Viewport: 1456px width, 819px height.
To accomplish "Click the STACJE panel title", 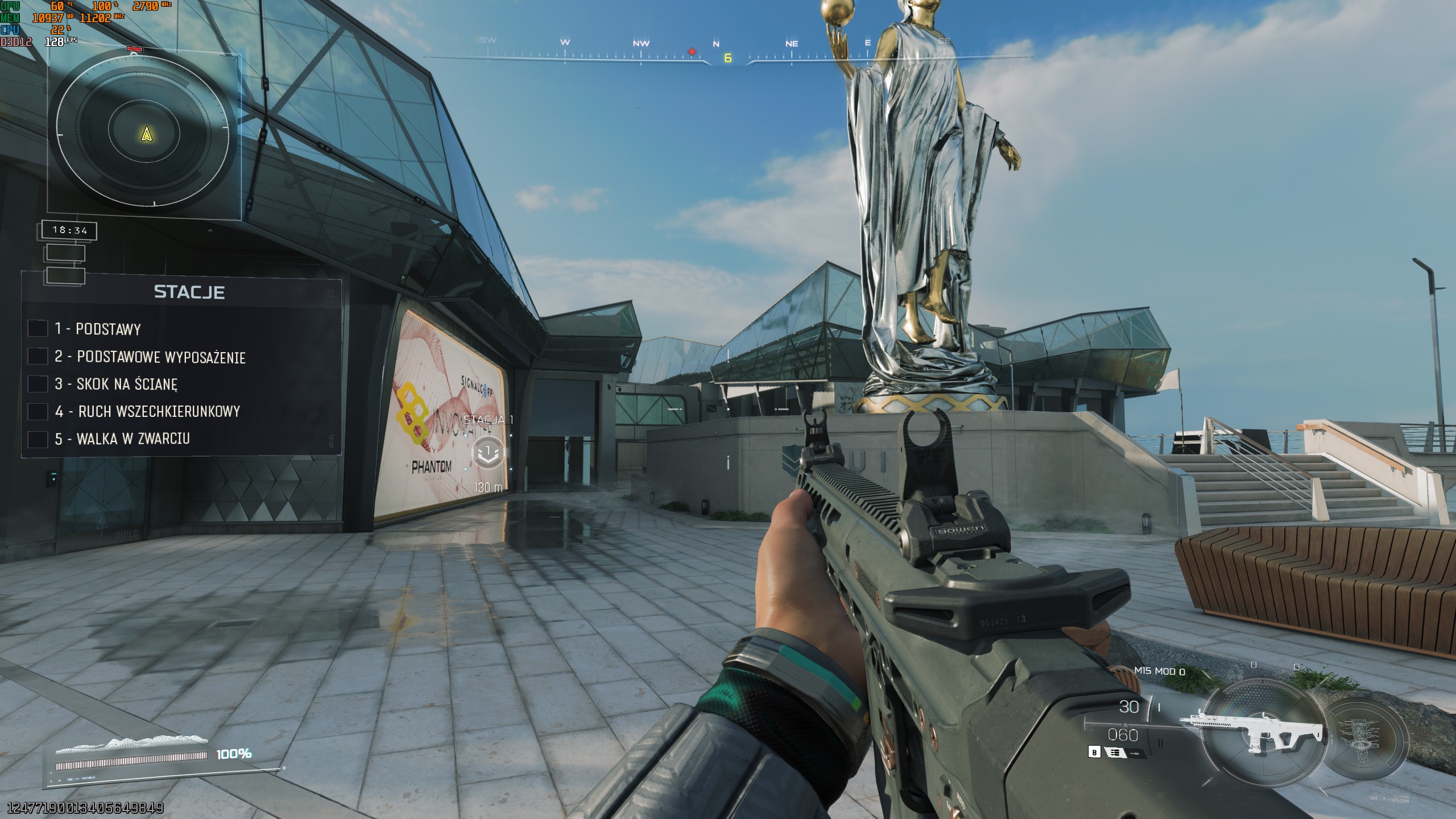I will pos(189,293).
